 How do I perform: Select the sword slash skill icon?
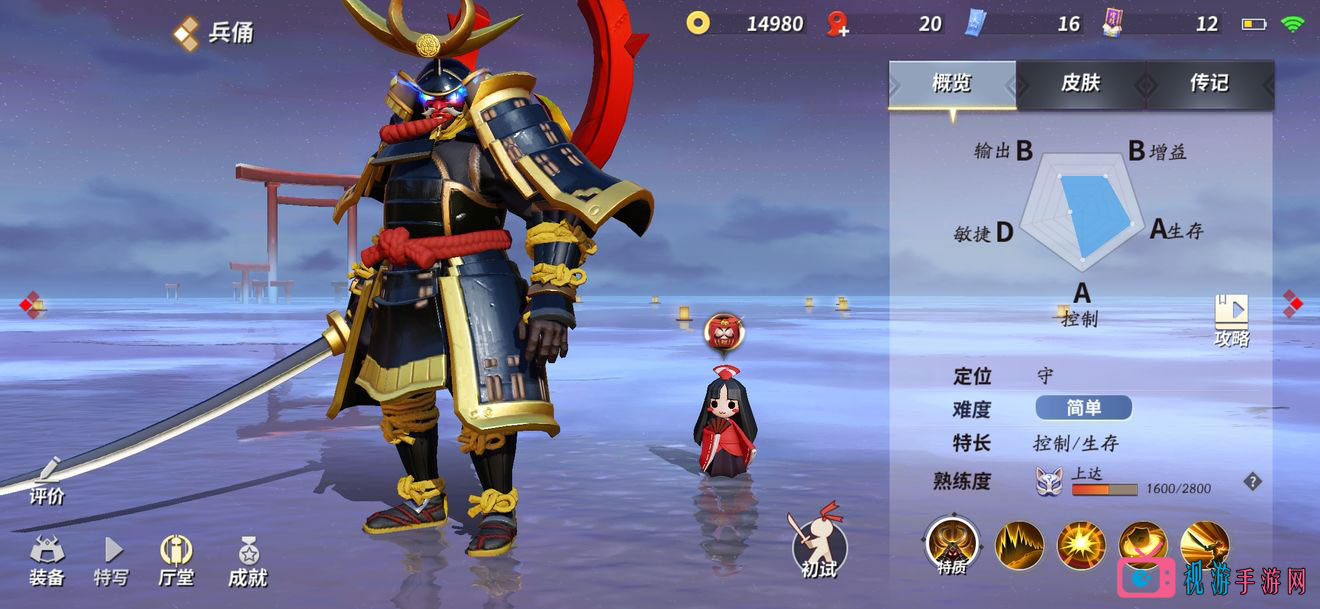pyautogui.click(x=1204, y=545)
